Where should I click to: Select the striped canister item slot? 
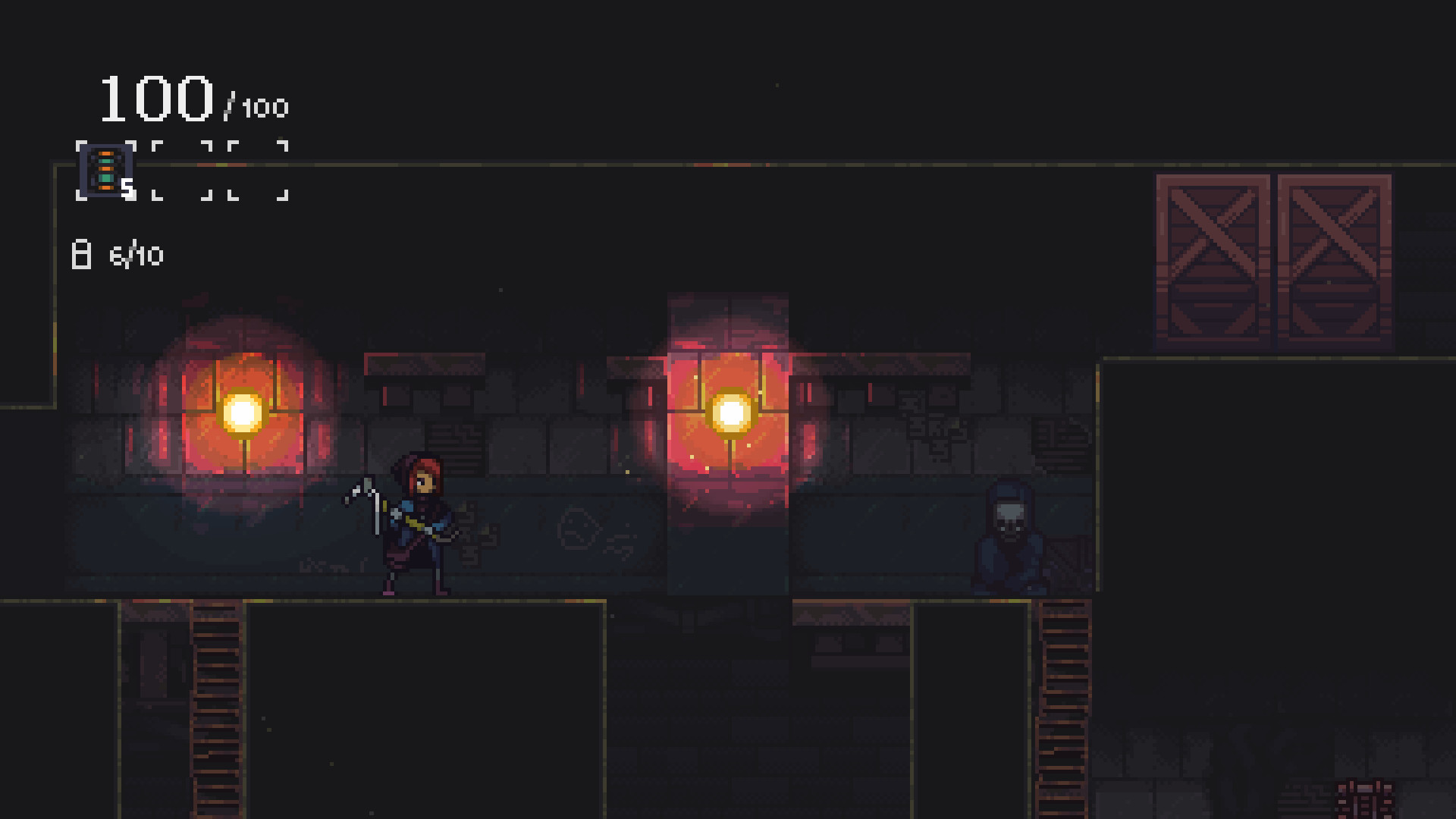[106, 171]
